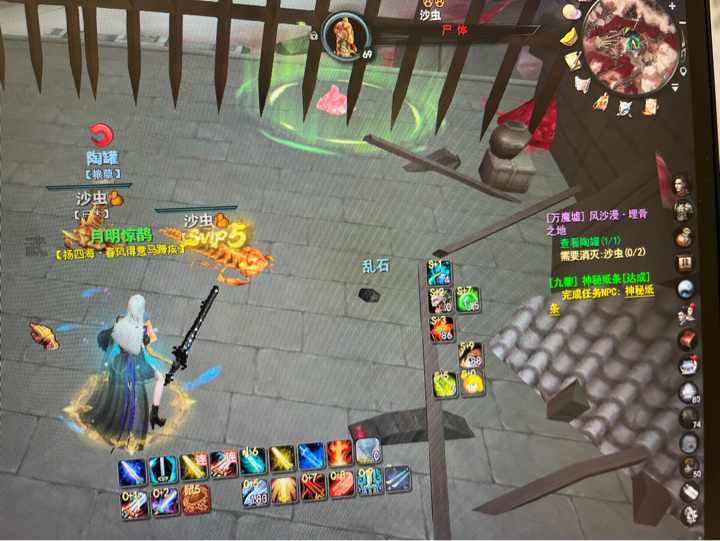The height and width of the screenshot is (541, 720).
Task: Use the S+5 green leaf skill
Action: pos(444,383)
